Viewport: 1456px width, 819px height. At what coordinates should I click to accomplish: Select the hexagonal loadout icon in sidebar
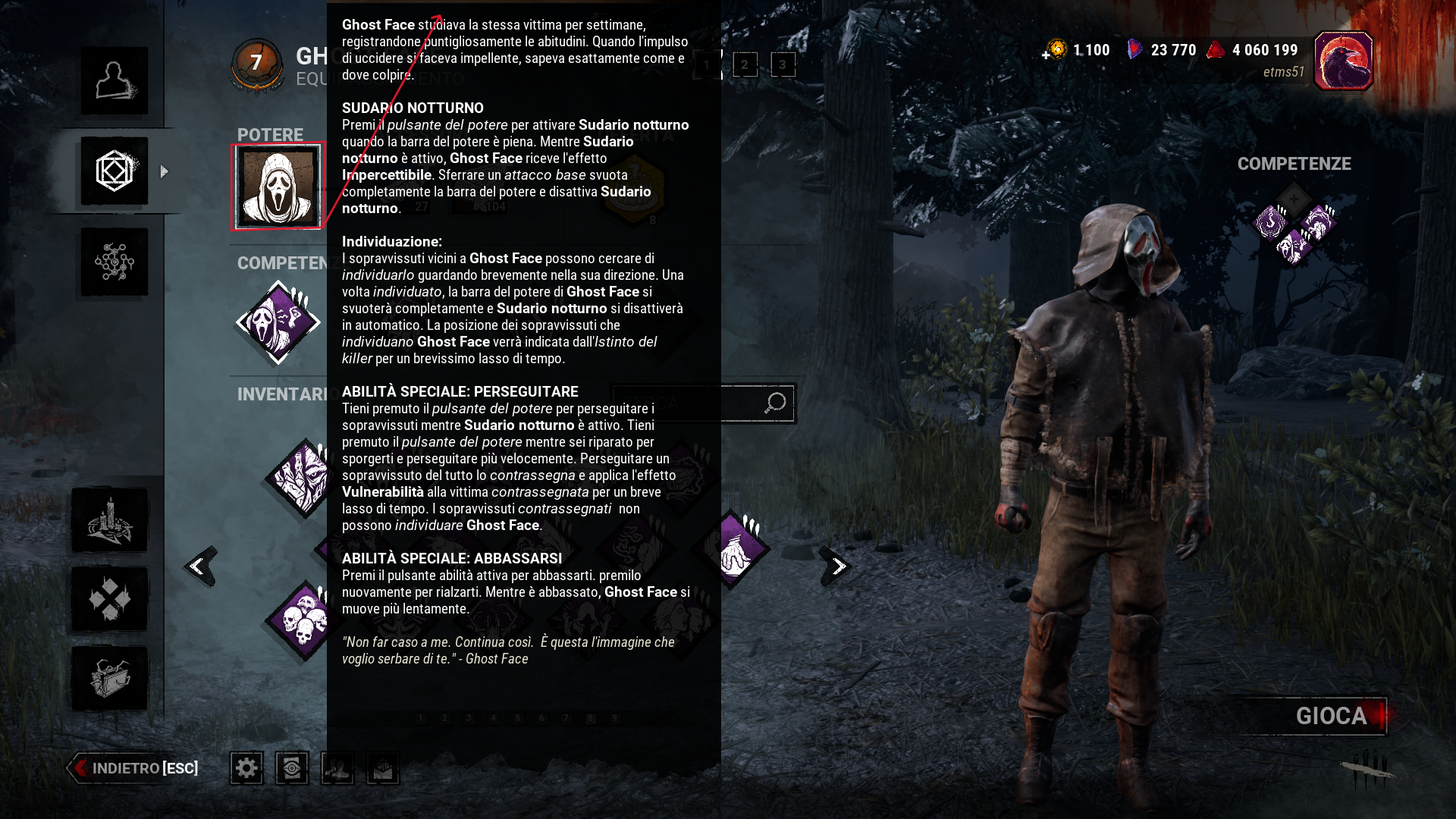[114, 171]
